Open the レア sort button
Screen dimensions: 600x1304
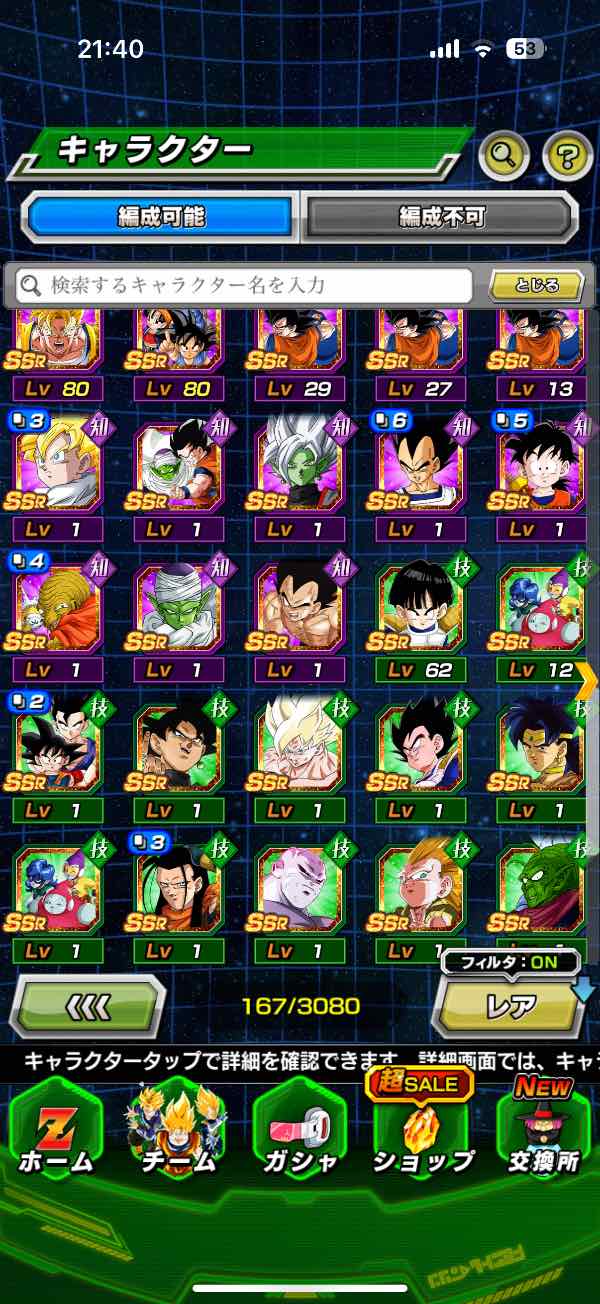(x=510, y=1007)
